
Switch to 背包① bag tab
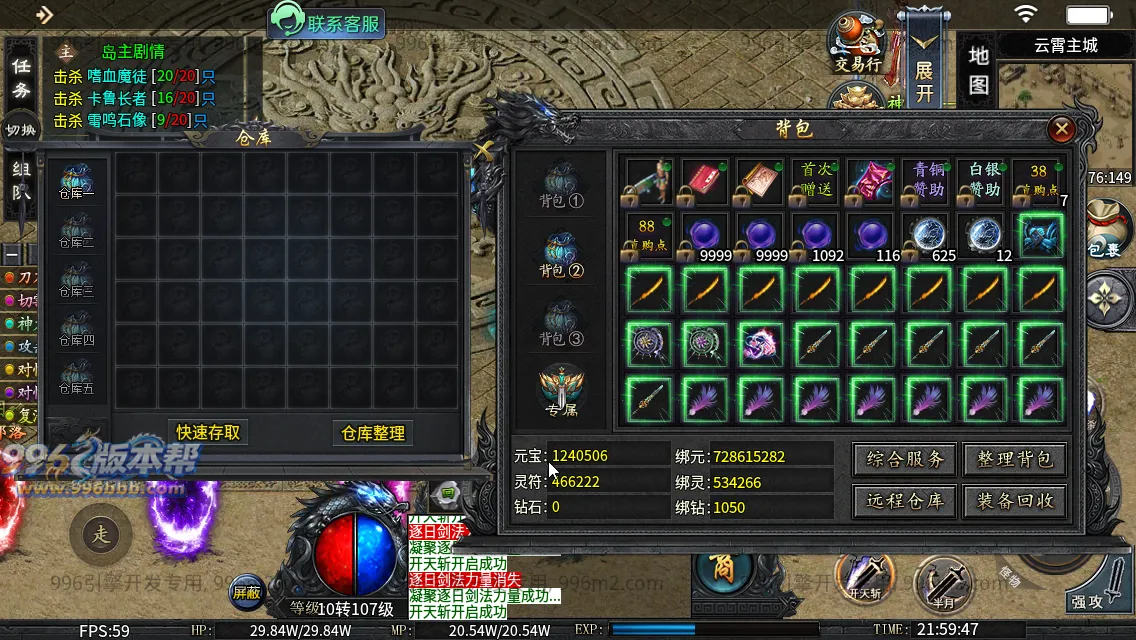(561, 186)
